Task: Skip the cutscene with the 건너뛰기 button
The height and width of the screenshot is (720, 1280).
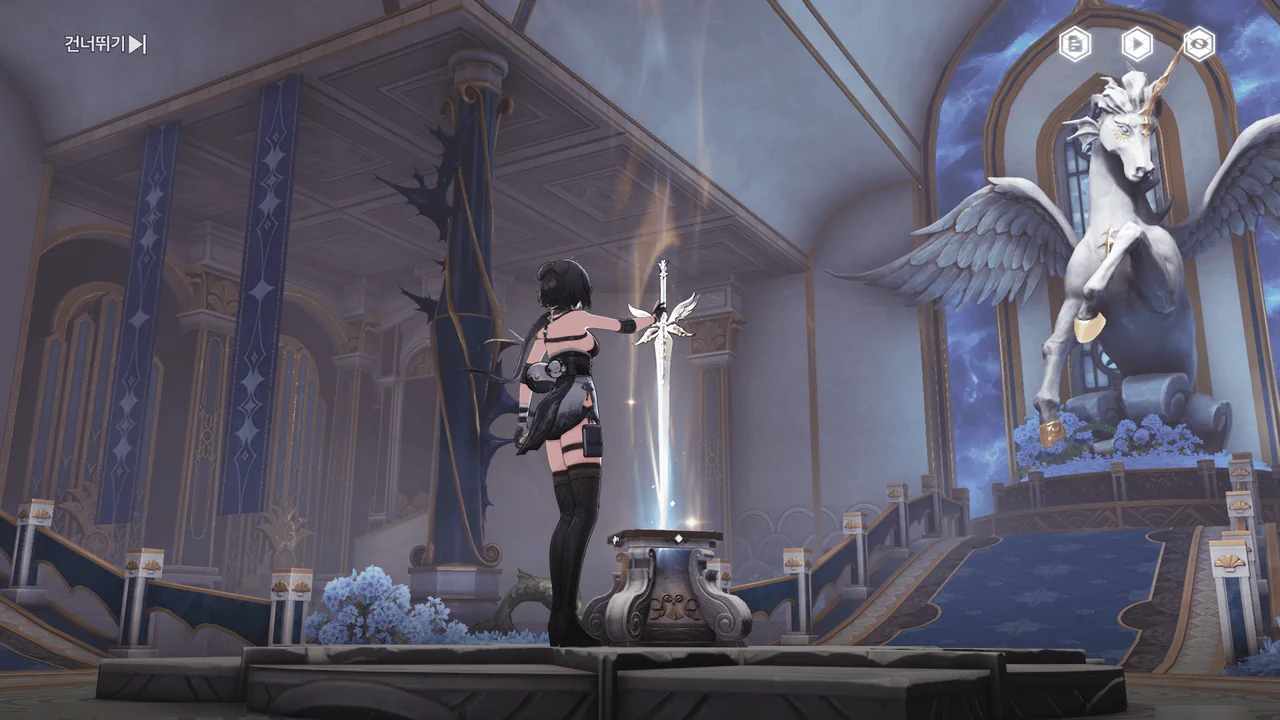Action: 105,44
